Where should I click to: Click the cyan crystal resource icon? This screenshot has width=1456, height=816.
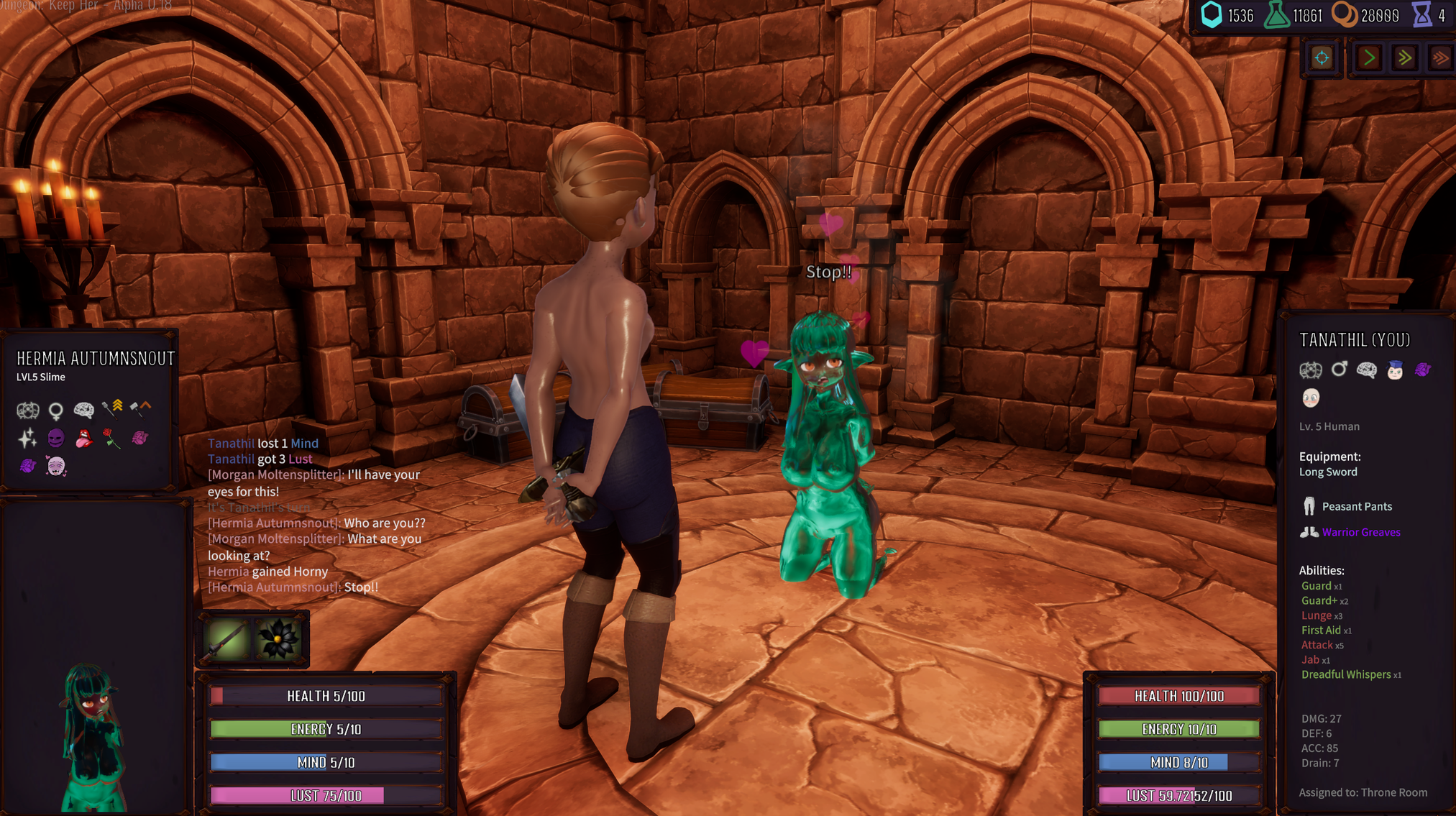[x=1213, y=16]
